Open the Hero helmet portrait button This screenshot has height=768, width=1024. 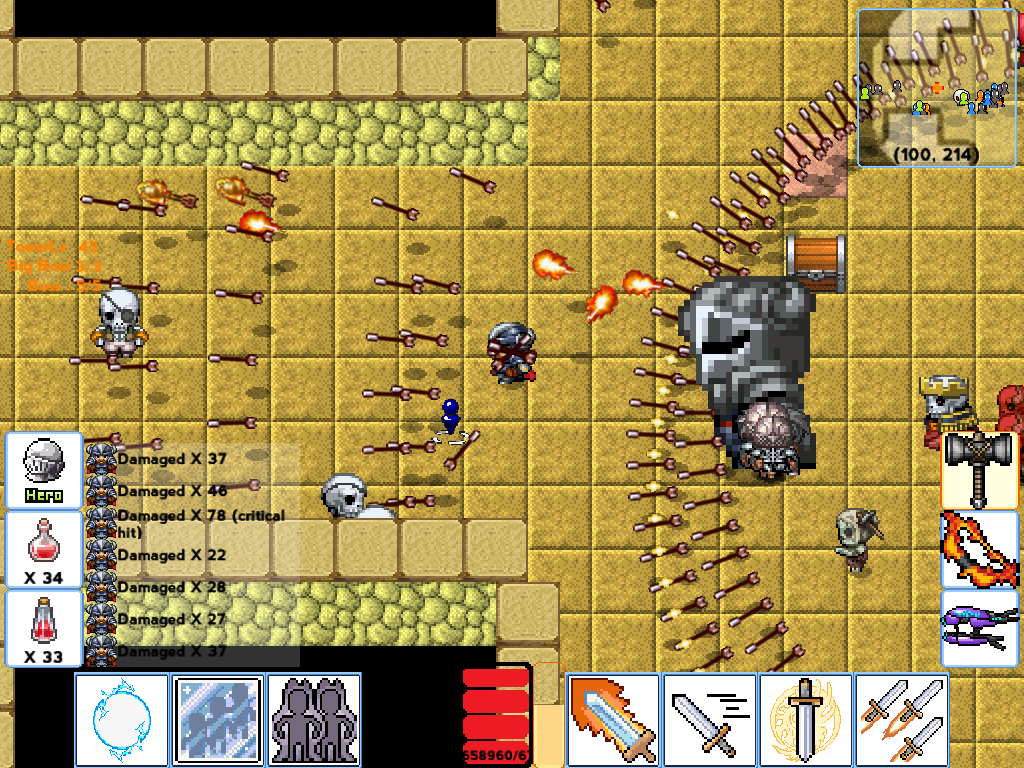(44, 470)
